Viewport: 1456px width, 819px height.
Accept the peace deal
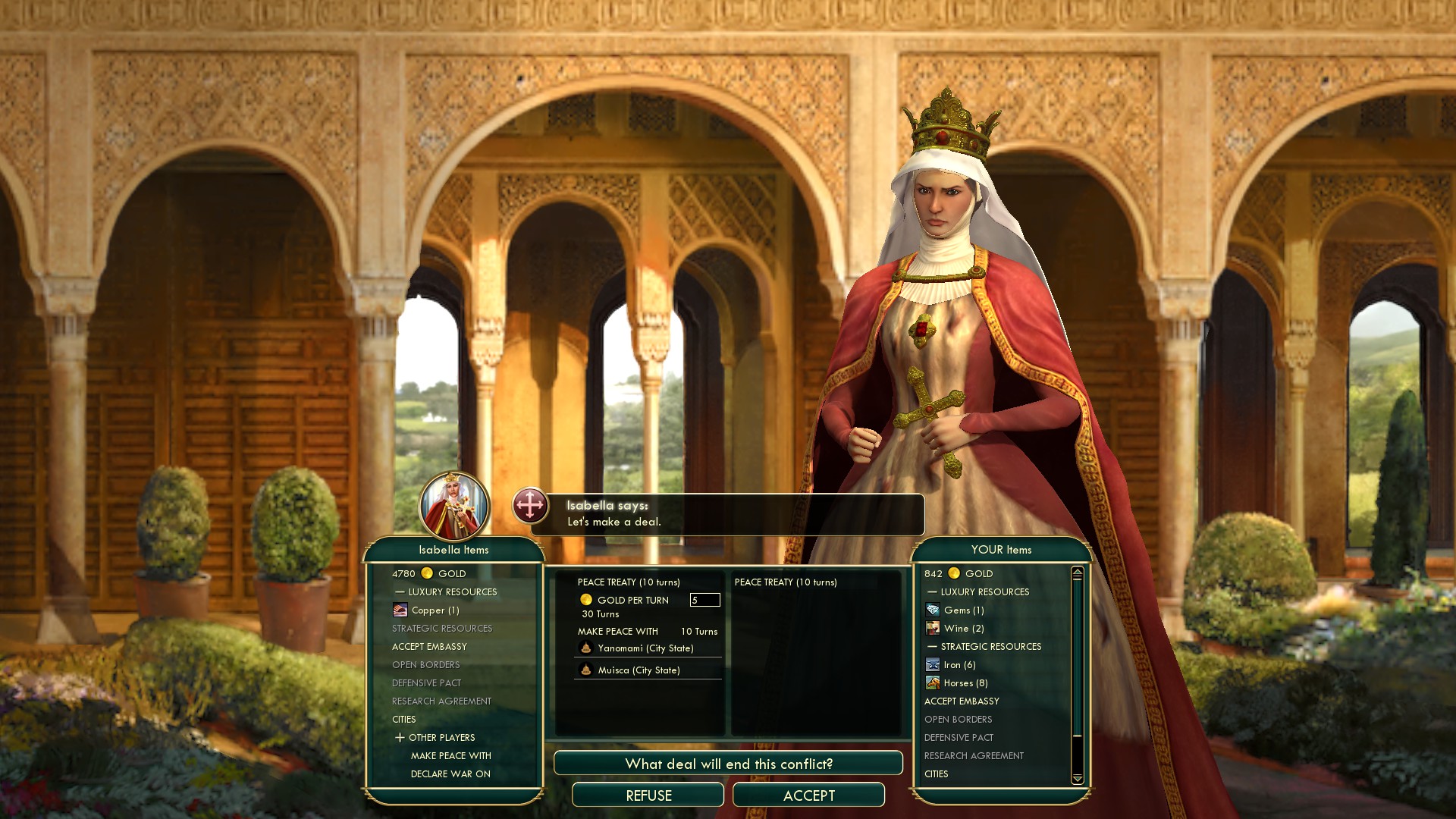[x=808, y=795]
